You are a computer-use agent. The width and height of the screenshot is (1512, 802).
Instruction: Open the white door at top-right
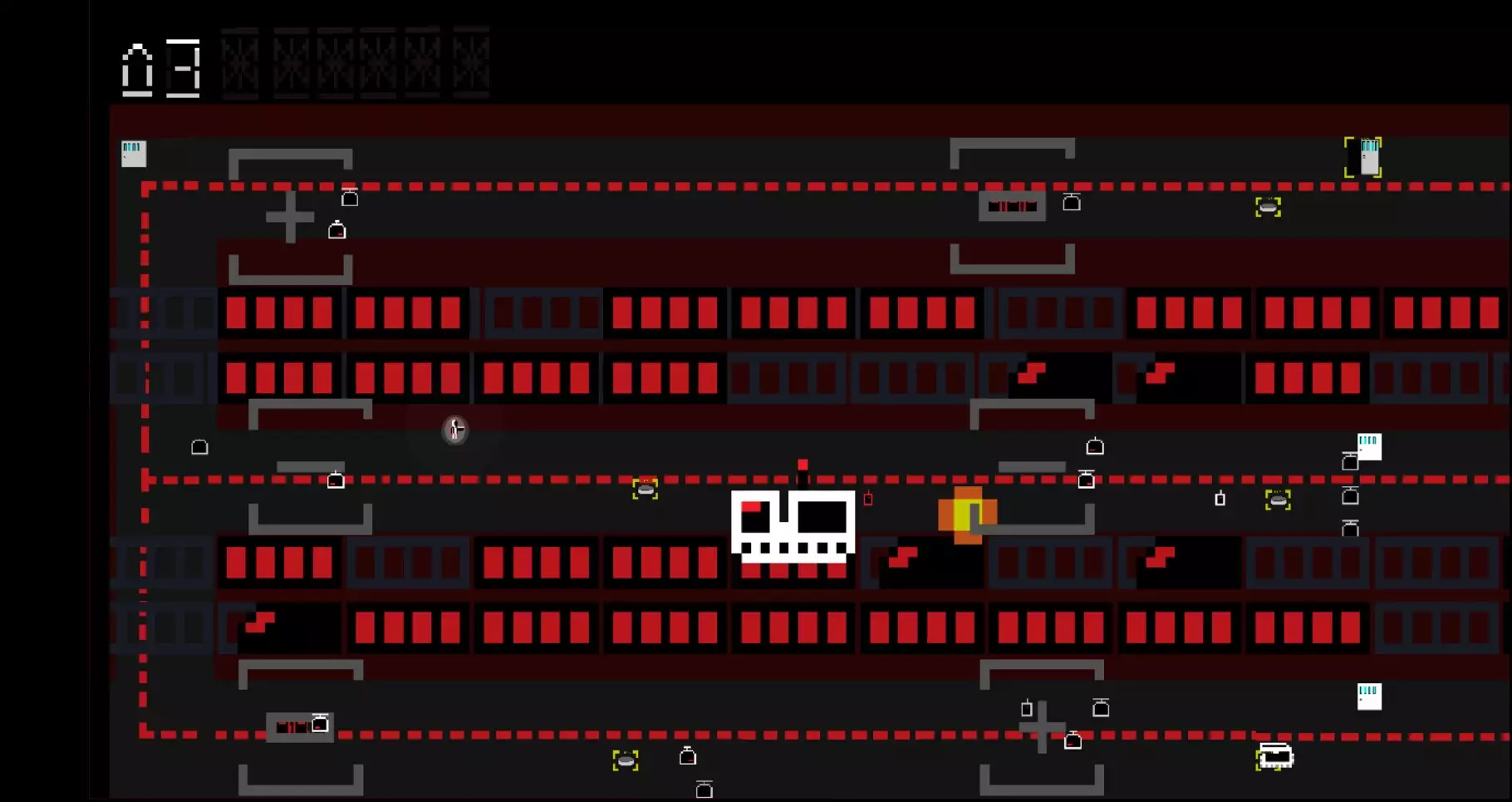(x=1365, y=156)
